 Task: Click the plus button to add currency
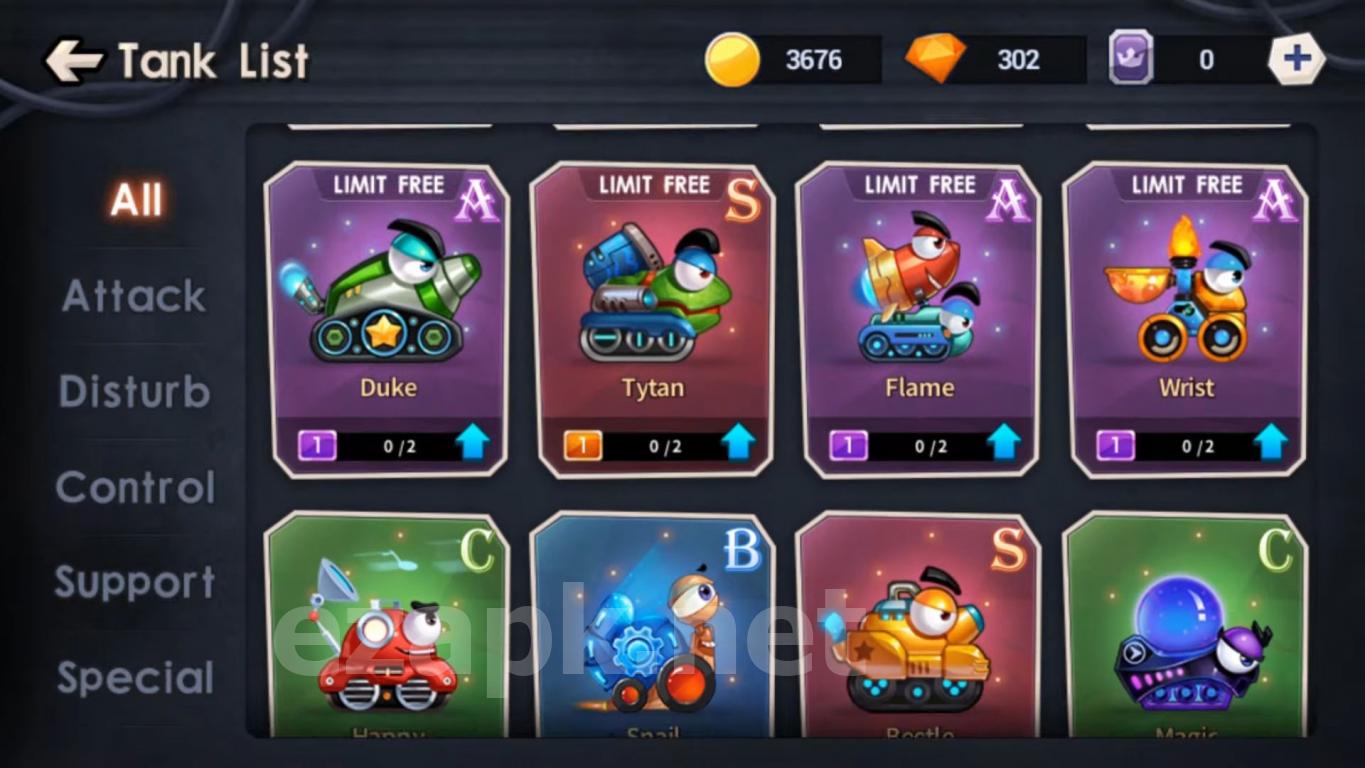(1296, 59)
